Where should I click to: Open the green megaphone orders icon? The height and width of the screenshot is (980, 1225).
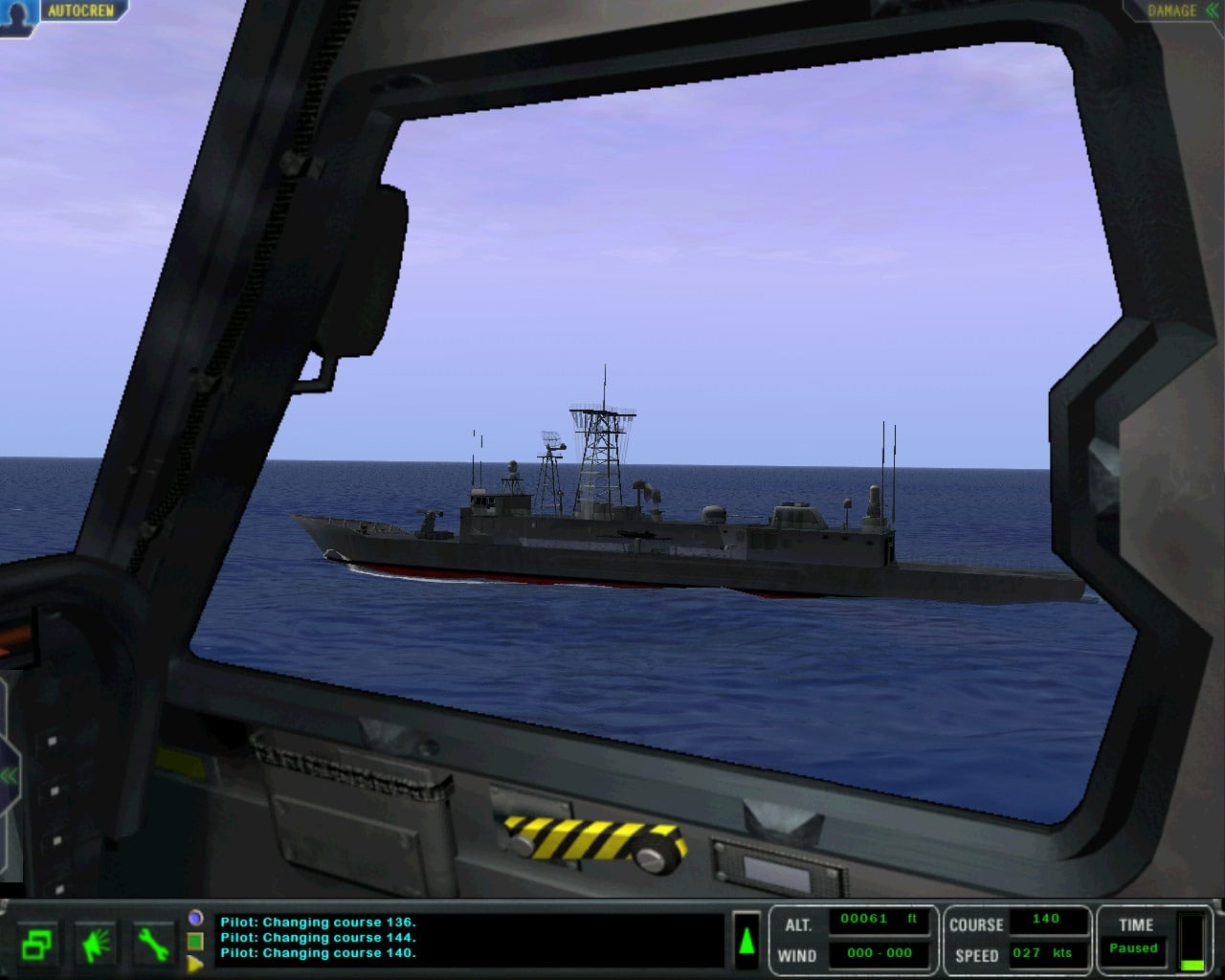(x=97, y=945)
